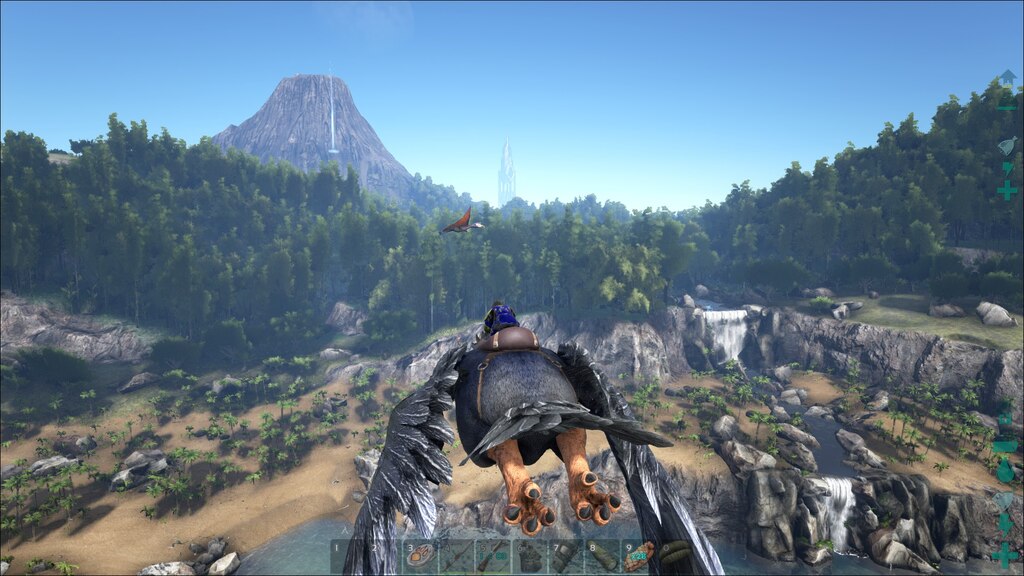Equip the bow in hotbar slot 4
The width and height of the screenshot is (1024, 576).
pos(456,556)
